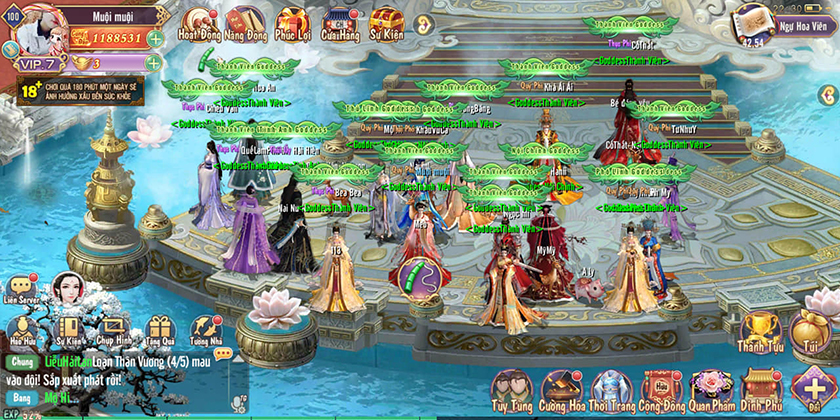Screen dimensions: 840x420
Task: Add more gold with the plus button
Action: (x=156, y=39)
